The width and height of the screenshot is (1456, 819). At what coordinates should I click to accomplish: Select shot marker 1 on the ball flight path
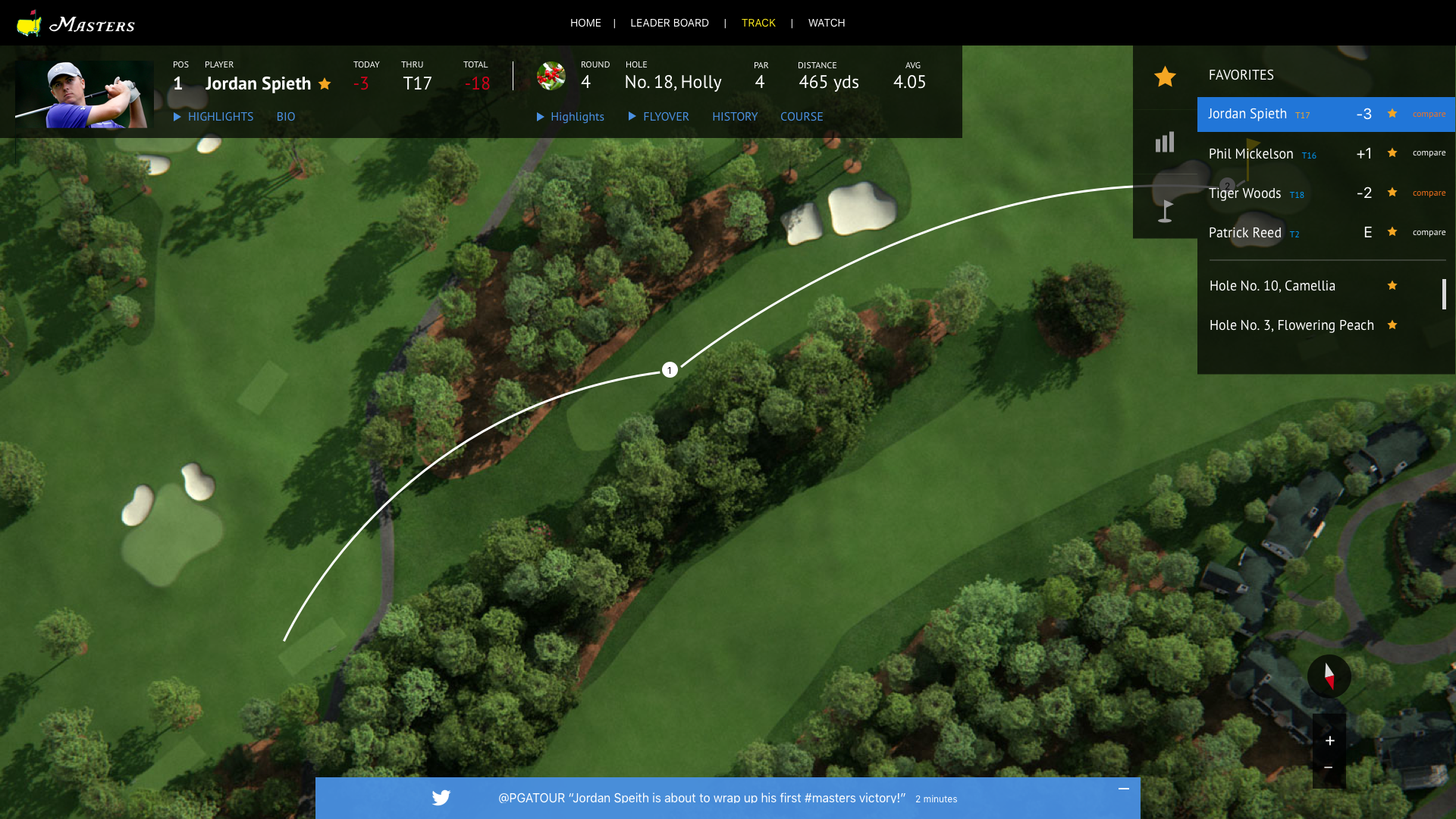pyautogui.click(x=669, y=370)
